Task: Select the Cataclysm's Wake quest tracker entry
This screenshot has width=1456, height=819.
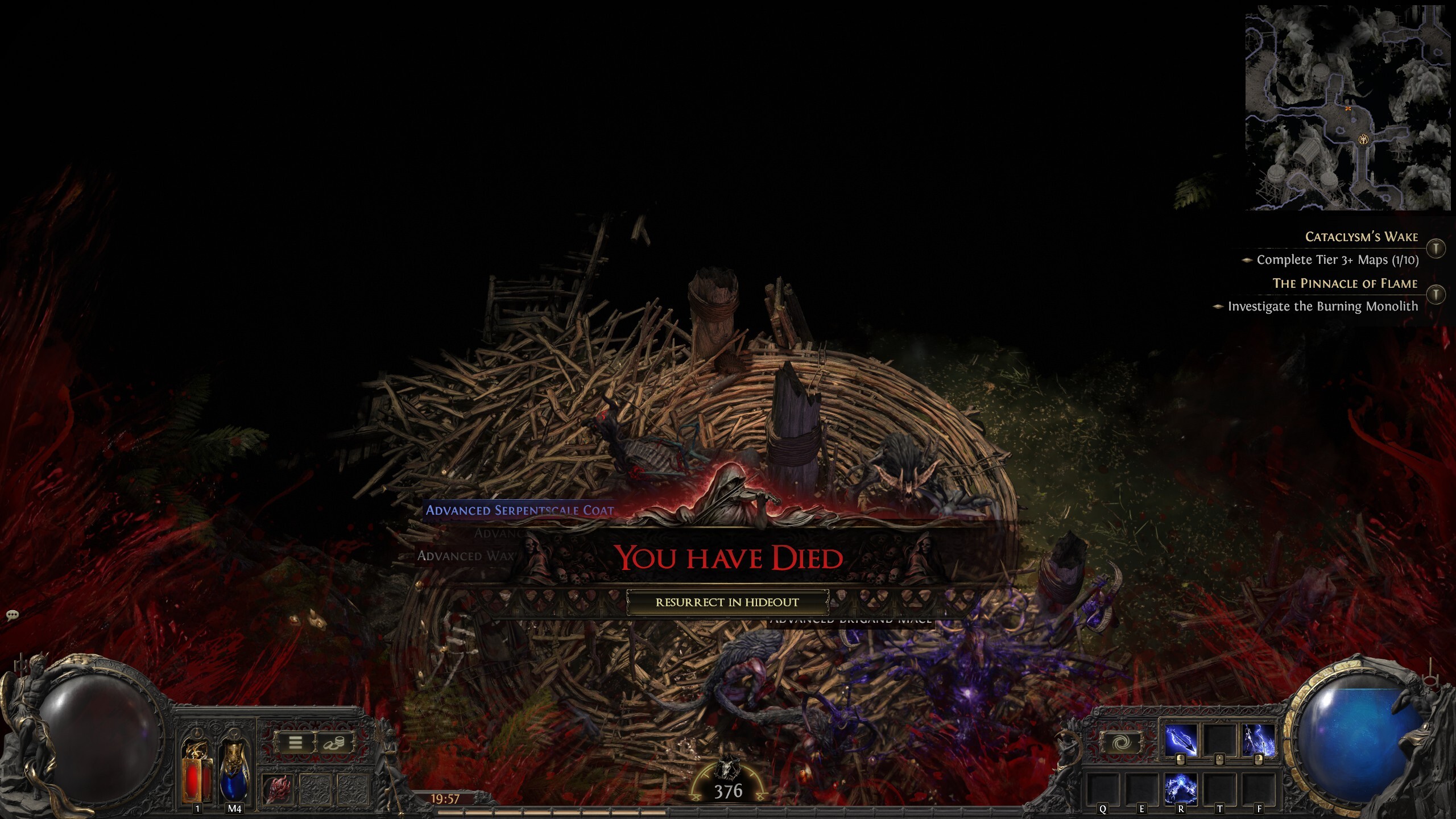Action: click(x=1361, y=237)
